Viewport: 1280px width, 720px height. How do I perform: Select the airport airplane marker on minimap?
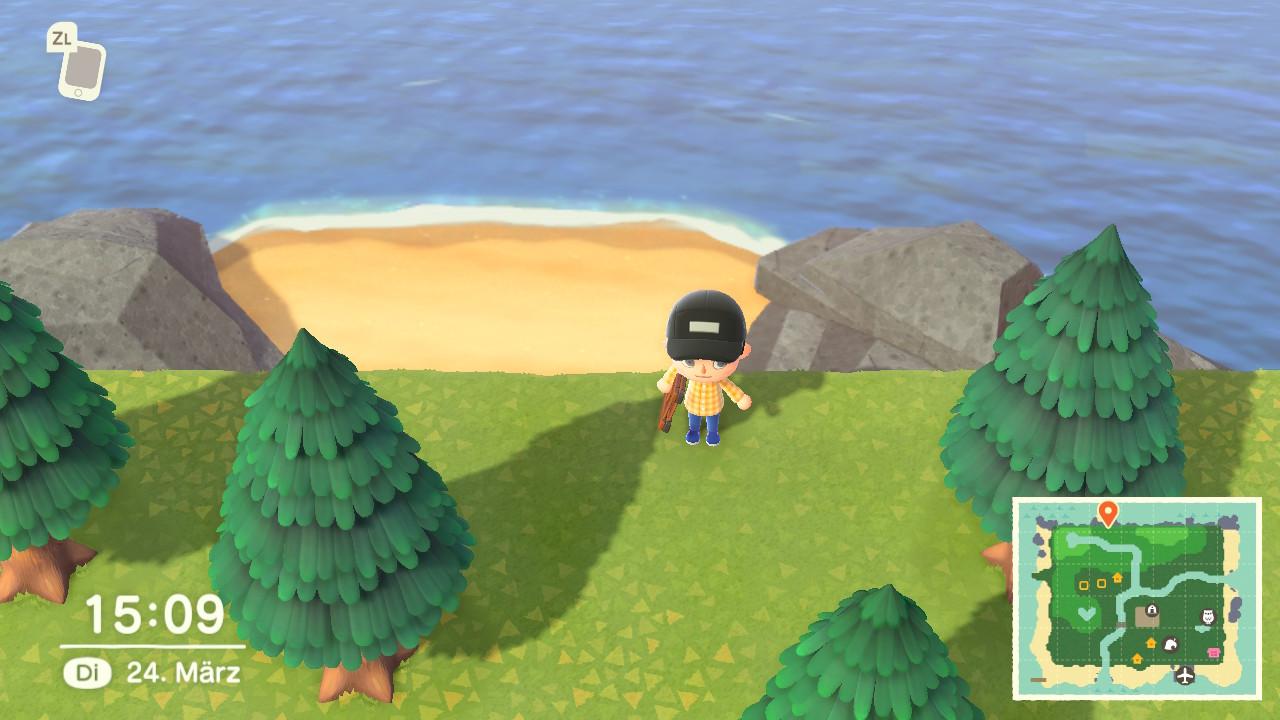coord(1186,675)
